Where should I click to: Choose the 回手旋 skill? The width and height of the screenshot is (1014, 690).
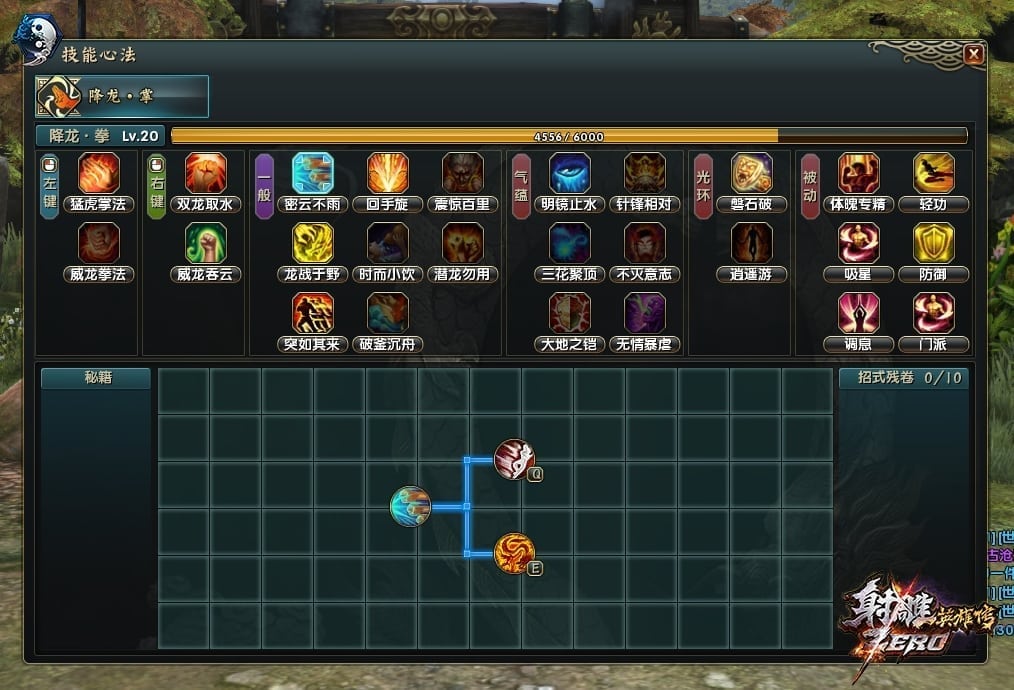click(x=387, y=173)
